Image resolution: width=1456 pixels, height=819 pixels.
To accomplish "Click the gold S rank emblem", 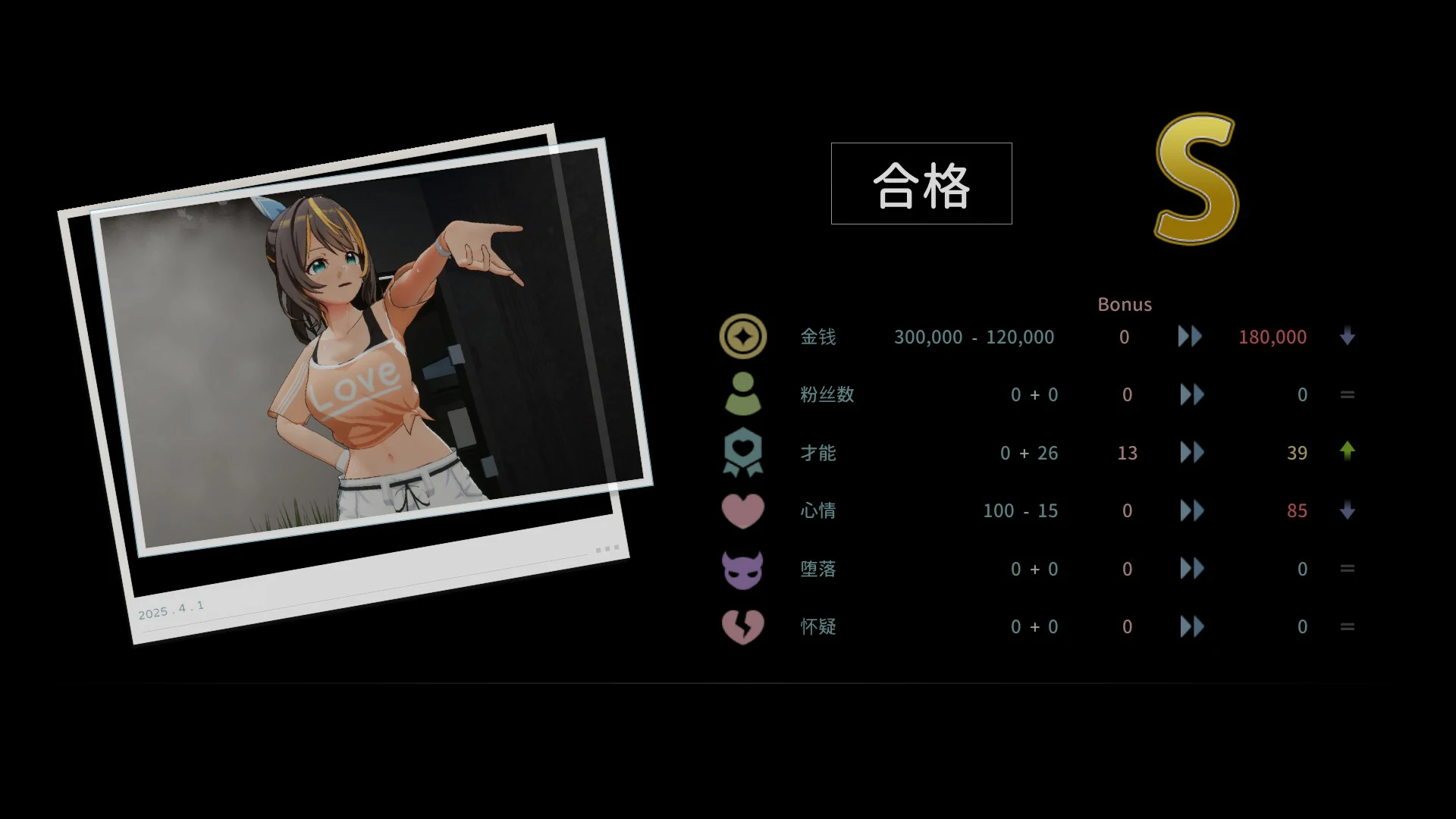I will coord(1196,180).
